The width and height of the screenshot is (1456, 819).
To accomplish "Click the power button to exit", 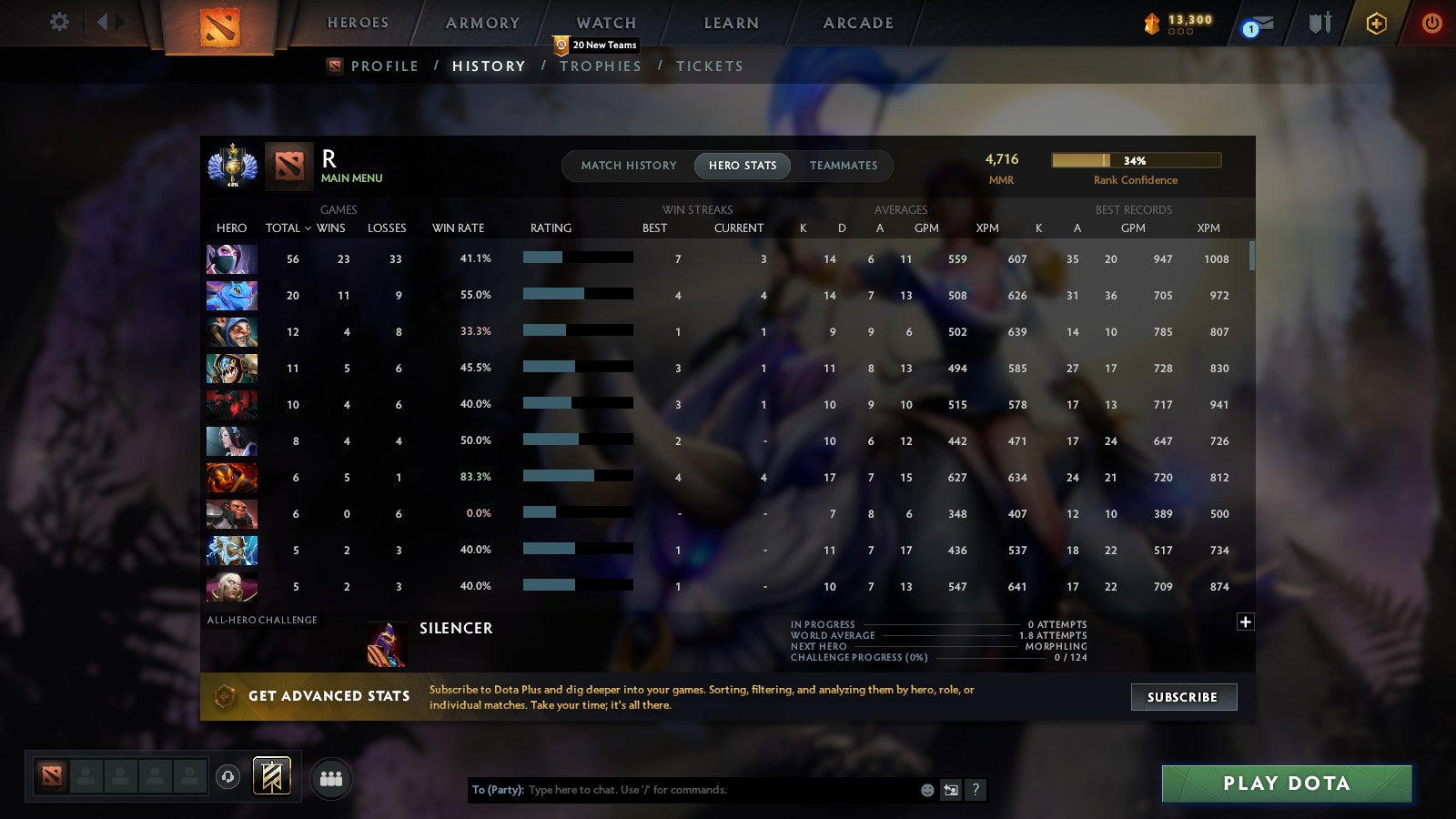I will pos(1431,25).
